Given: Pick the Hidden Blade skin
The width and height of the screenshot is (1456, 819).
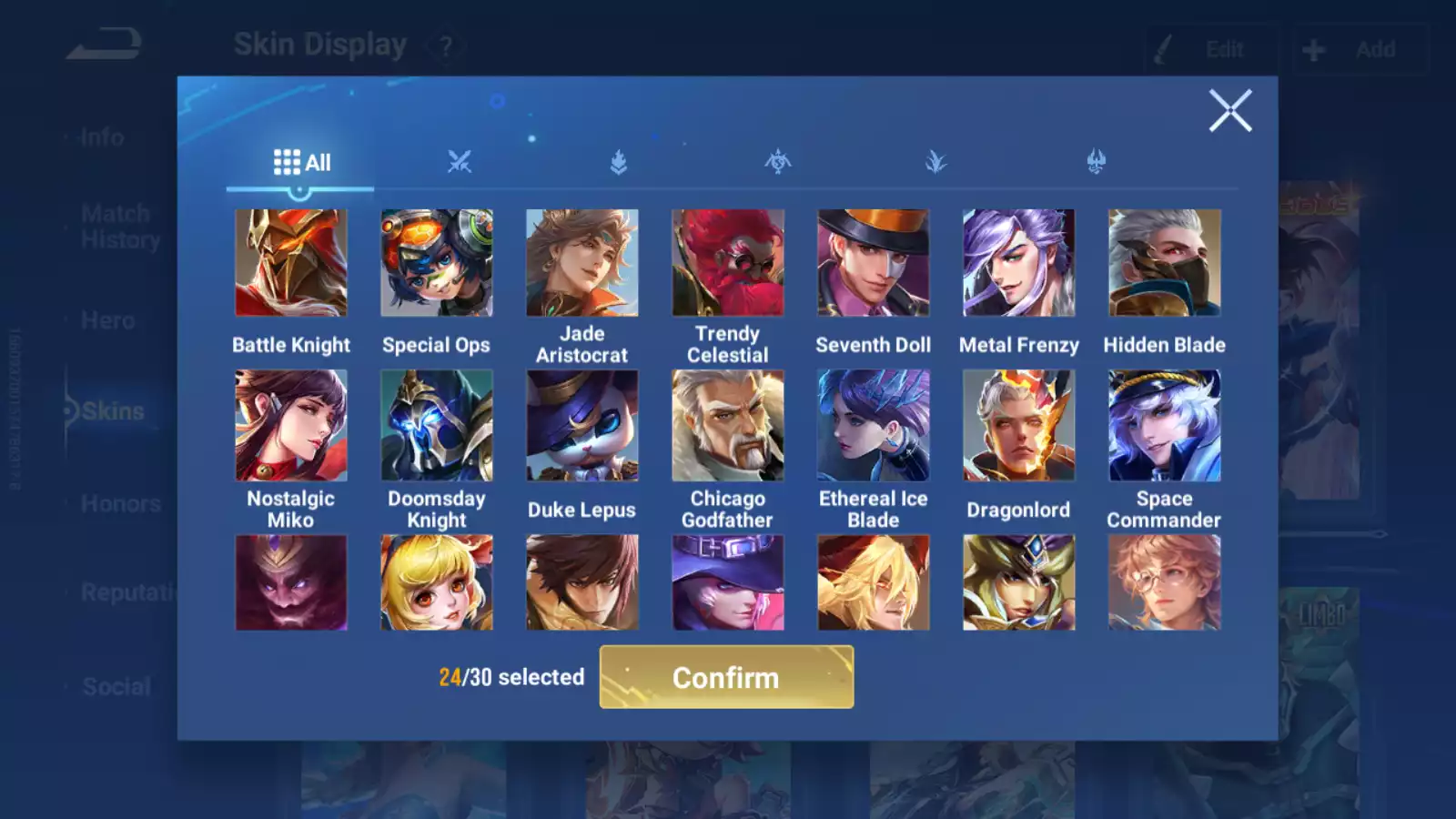Looking at the screenshot, I should (1165, 263).
